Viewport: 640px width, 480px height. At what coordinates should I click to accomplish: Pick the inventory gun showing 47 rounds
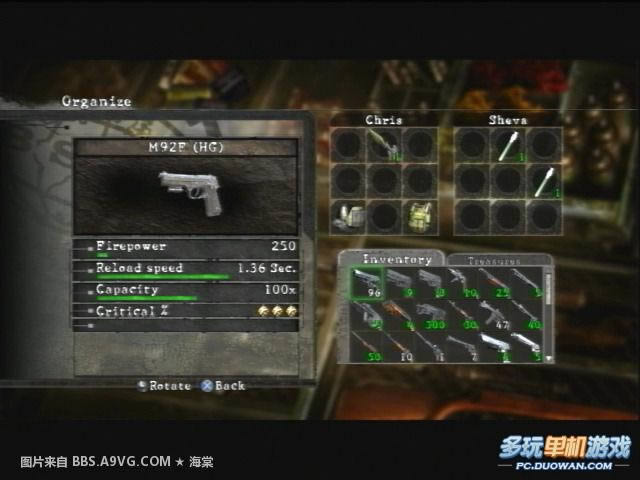498,316
